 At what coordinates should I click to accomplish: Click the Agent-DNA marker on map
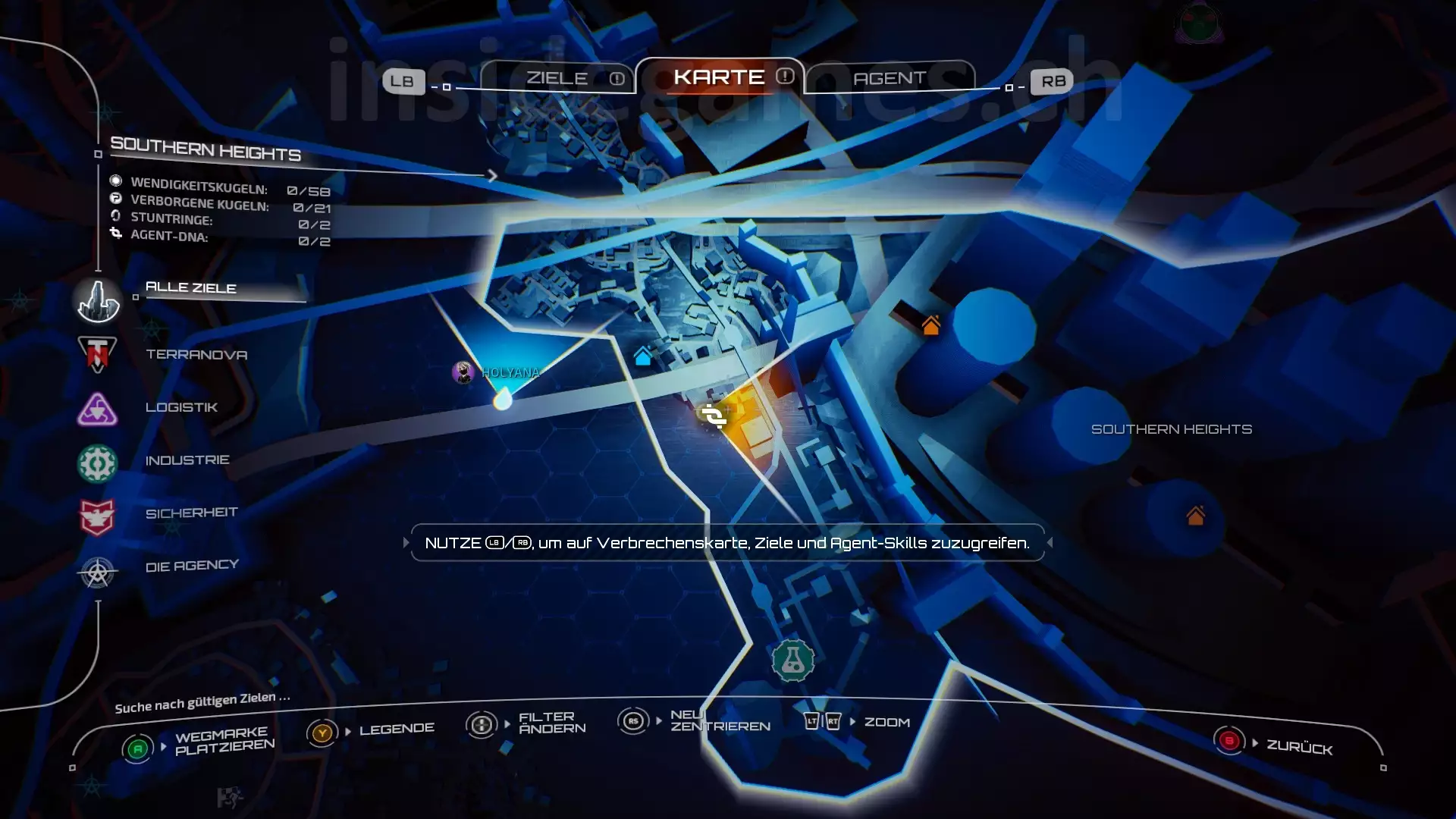click(x=713, y=416)
